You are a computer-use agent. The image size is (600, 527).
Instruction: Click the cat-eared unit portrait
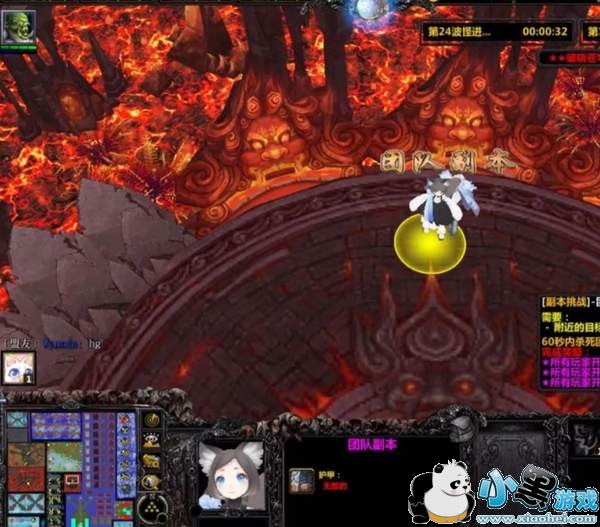click(231, 471)
